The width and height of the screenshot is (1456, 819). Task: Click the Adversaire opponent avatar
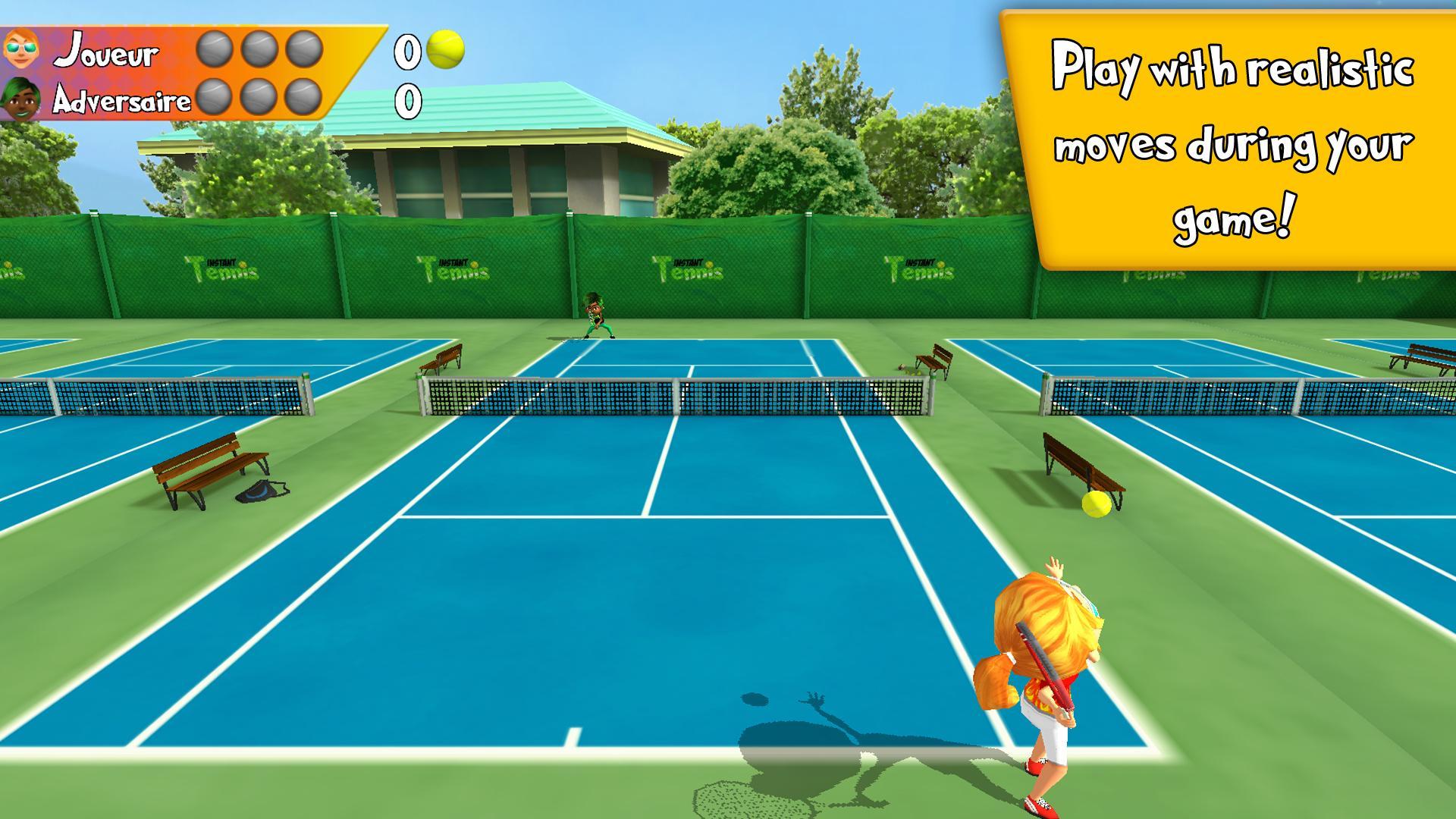20,97
